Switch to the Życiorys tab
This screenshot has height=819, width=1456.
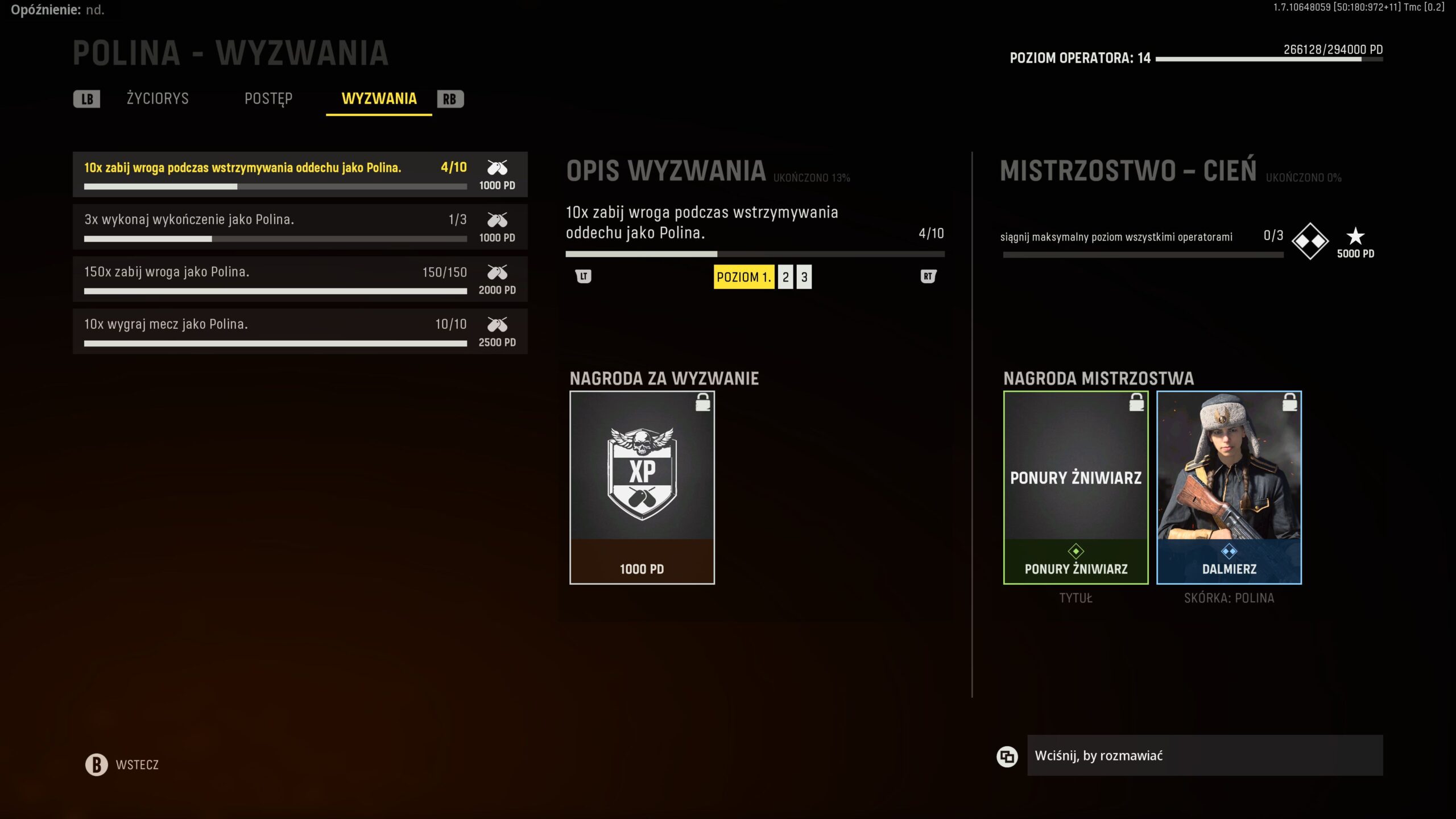coord(158,98)
